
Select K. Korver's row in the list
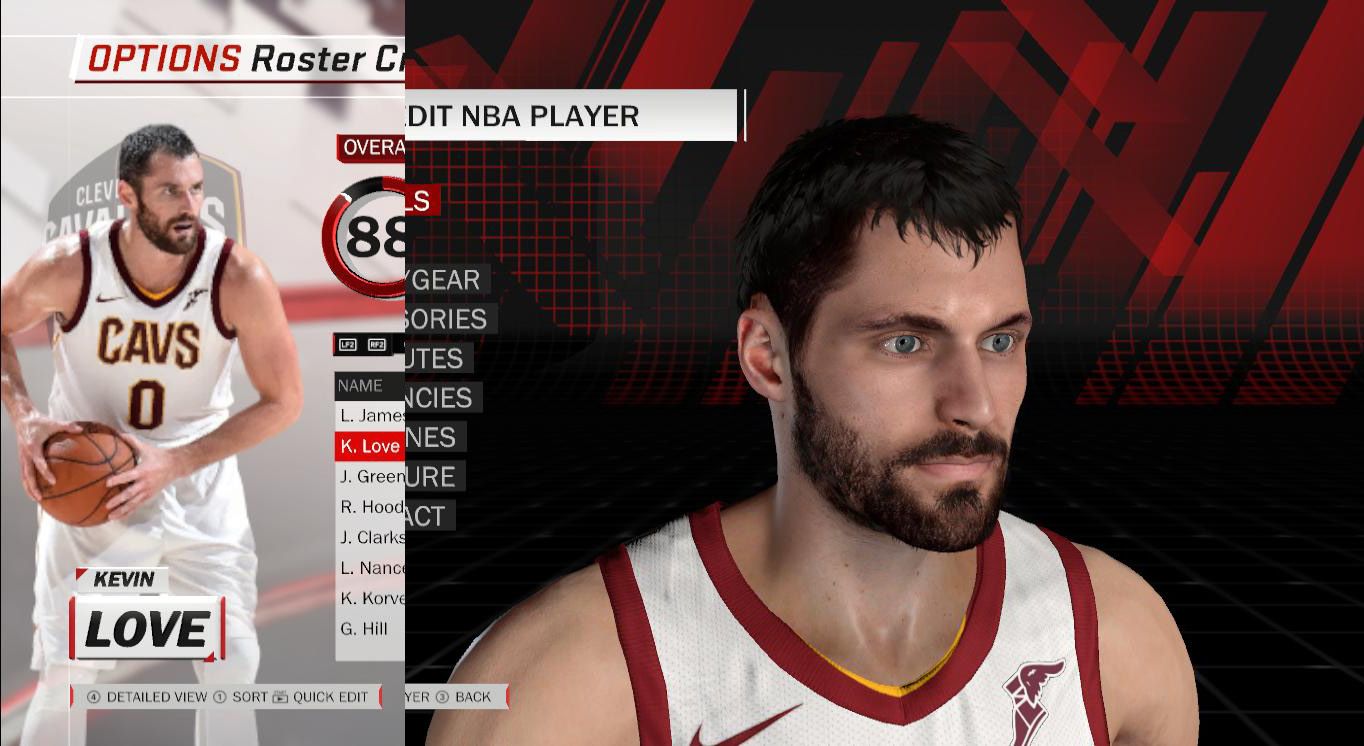[371, 598]
